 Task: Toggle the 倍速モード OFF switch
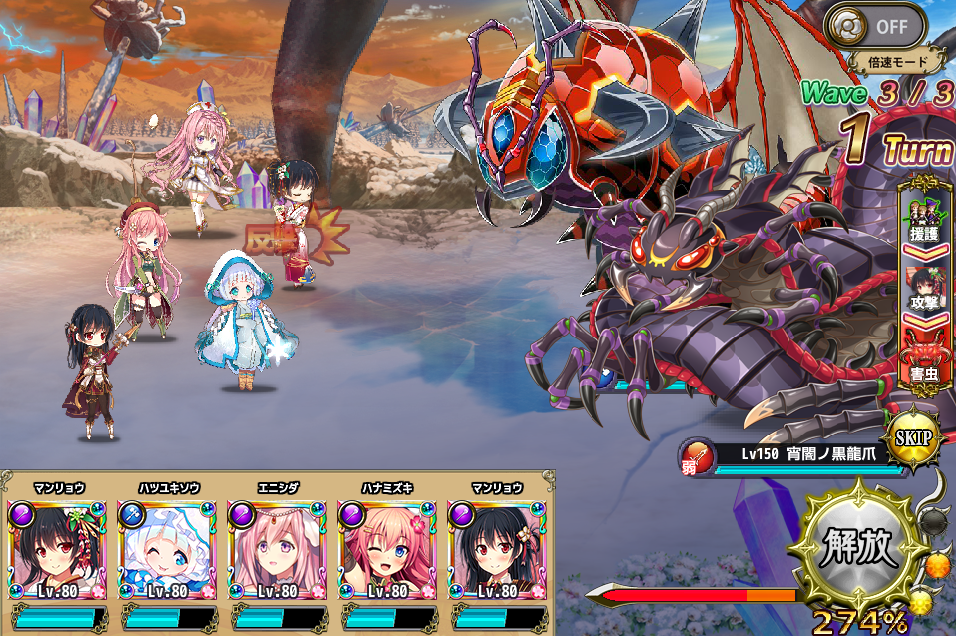883,24
